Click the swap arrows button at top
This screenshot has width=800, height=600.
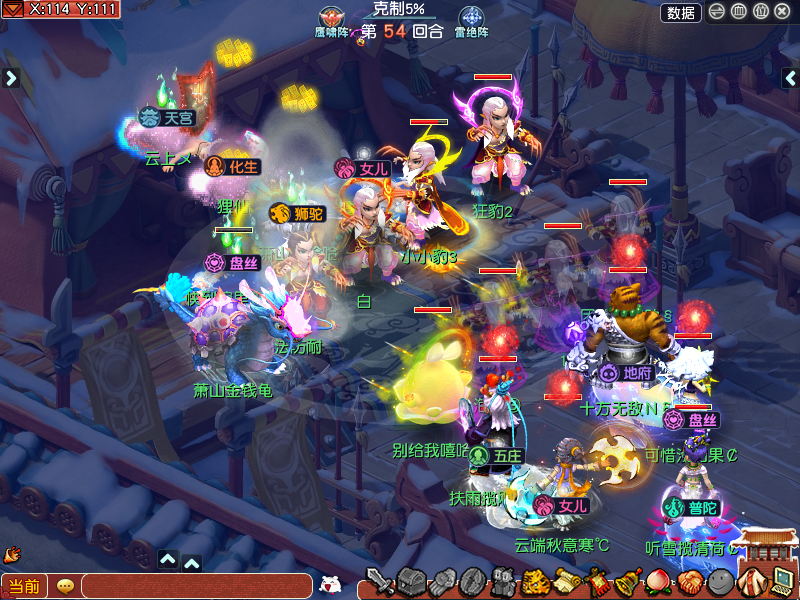click(717, 12)
